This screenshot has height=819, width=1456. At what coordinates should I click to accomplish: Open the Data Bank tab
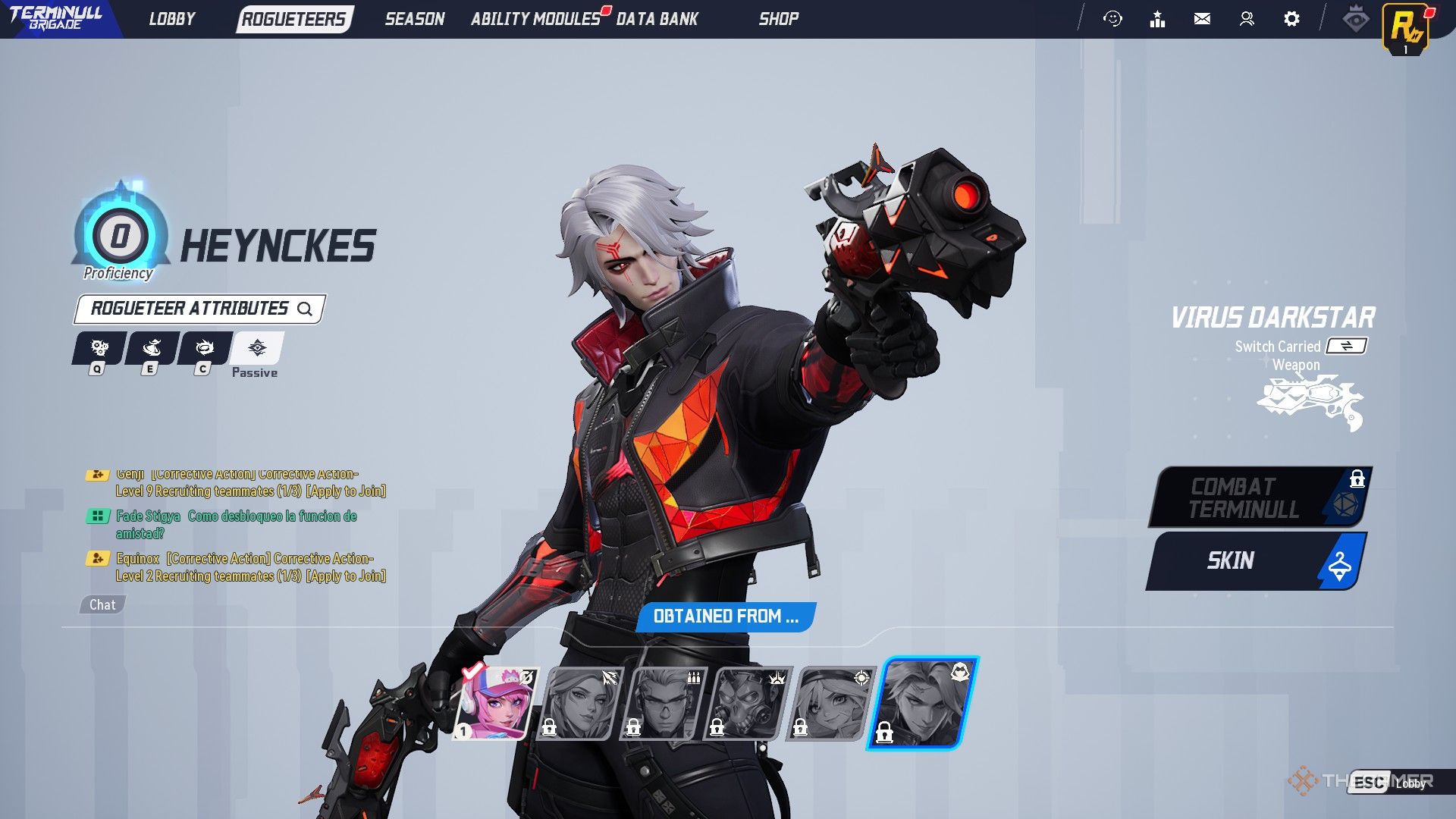[x=657, y=19]
